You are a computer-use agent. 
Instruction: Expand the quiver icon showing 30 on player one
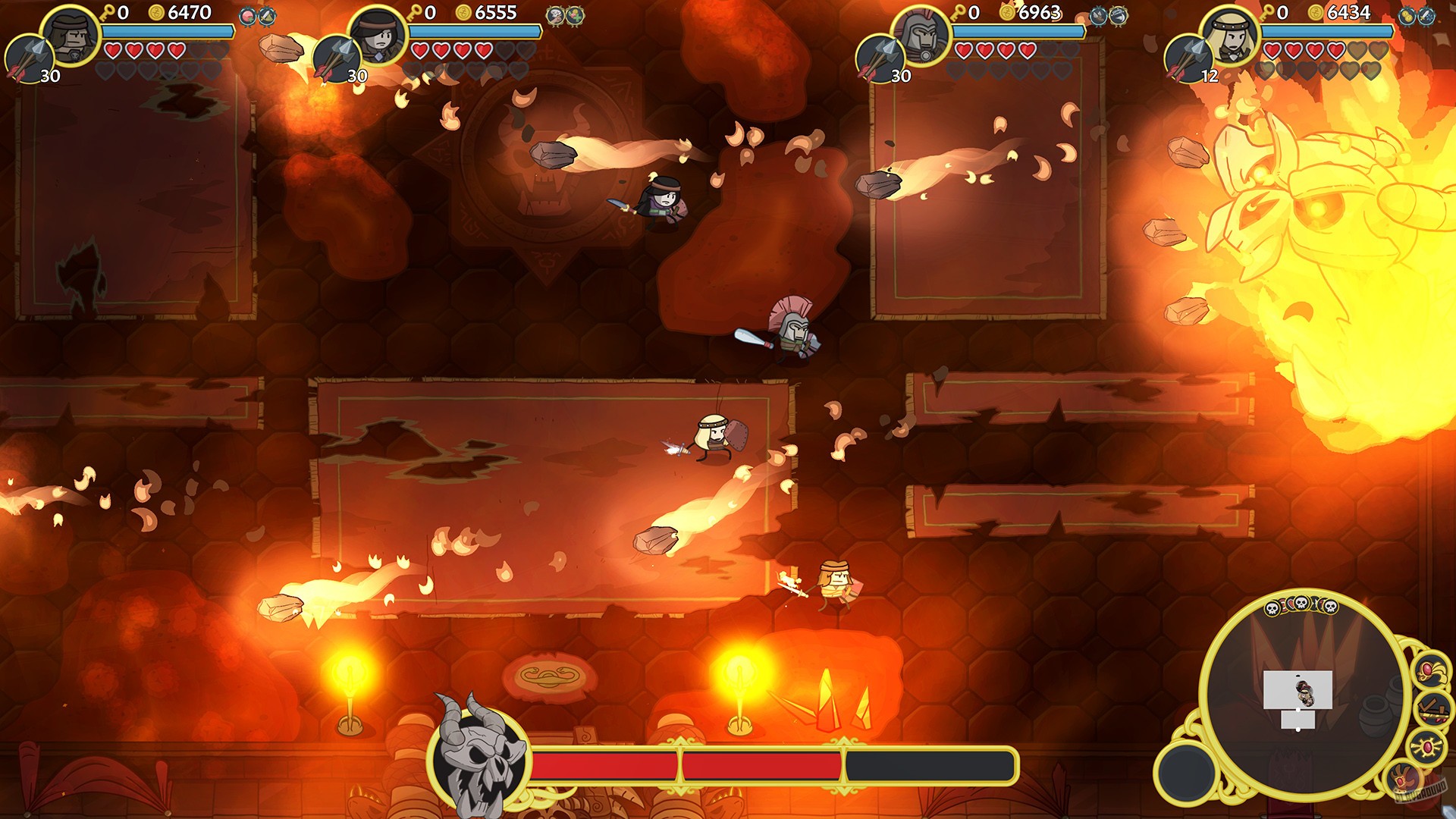[x=29, y=59]
